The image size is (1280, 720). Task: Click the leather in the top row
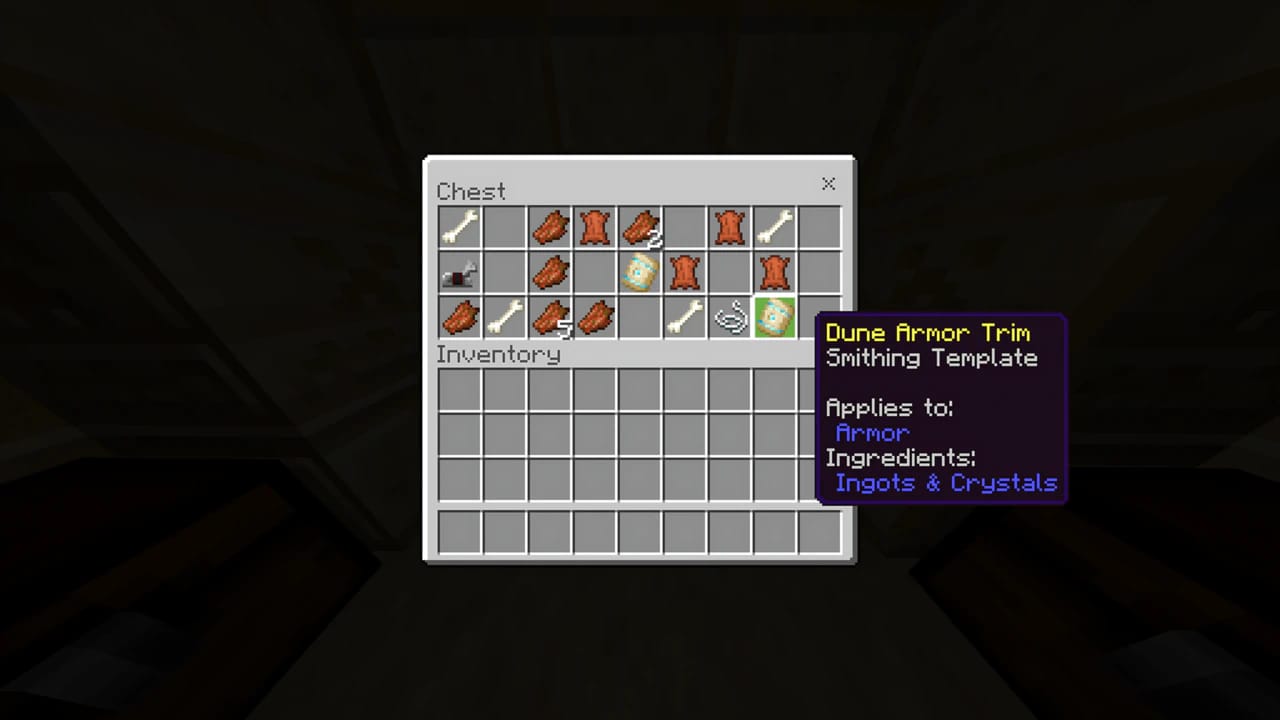click(x=594, y=227)
